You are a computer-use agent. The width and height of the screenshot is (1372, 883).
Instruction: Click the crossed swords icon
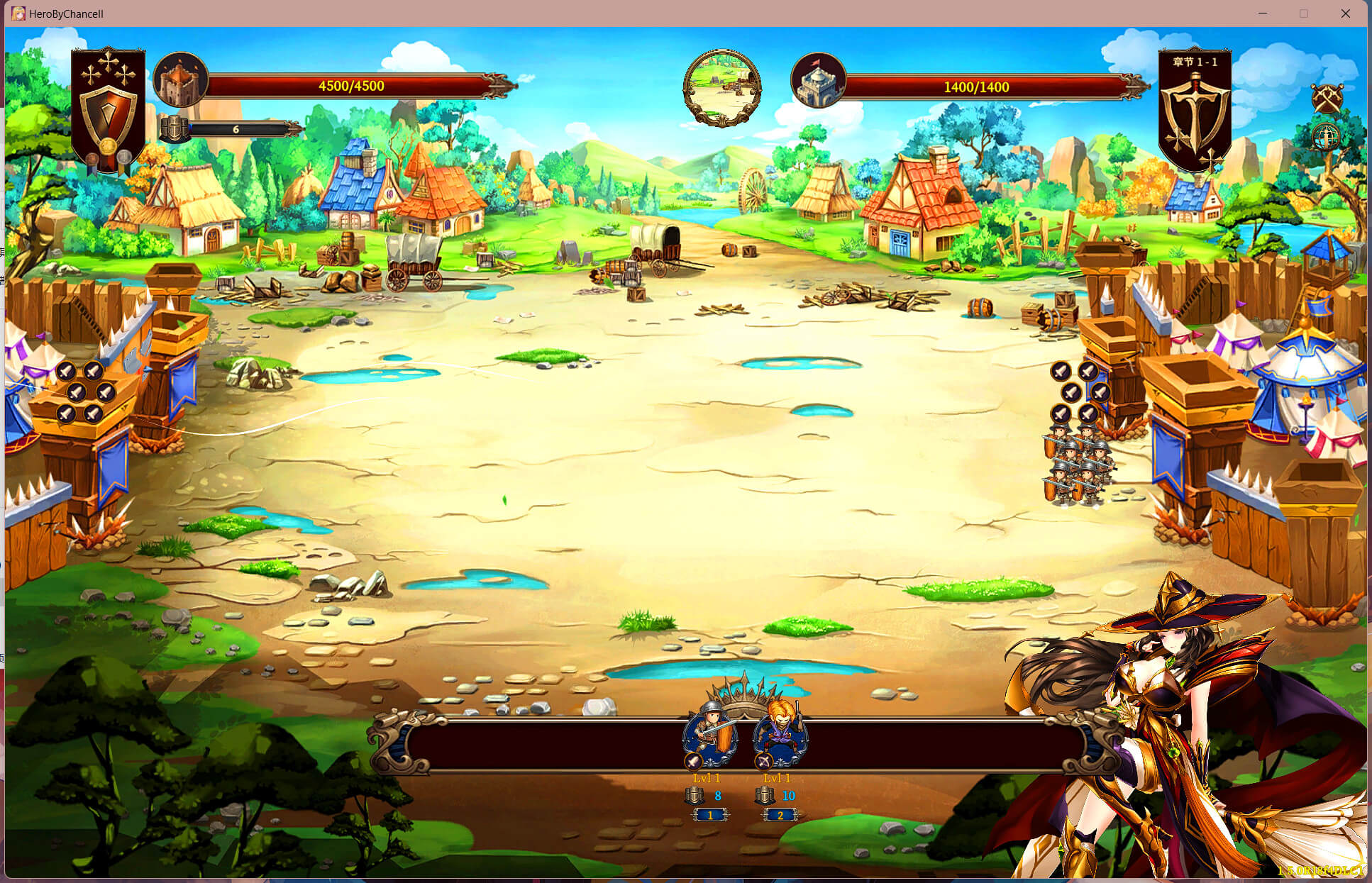(1327, 99)
